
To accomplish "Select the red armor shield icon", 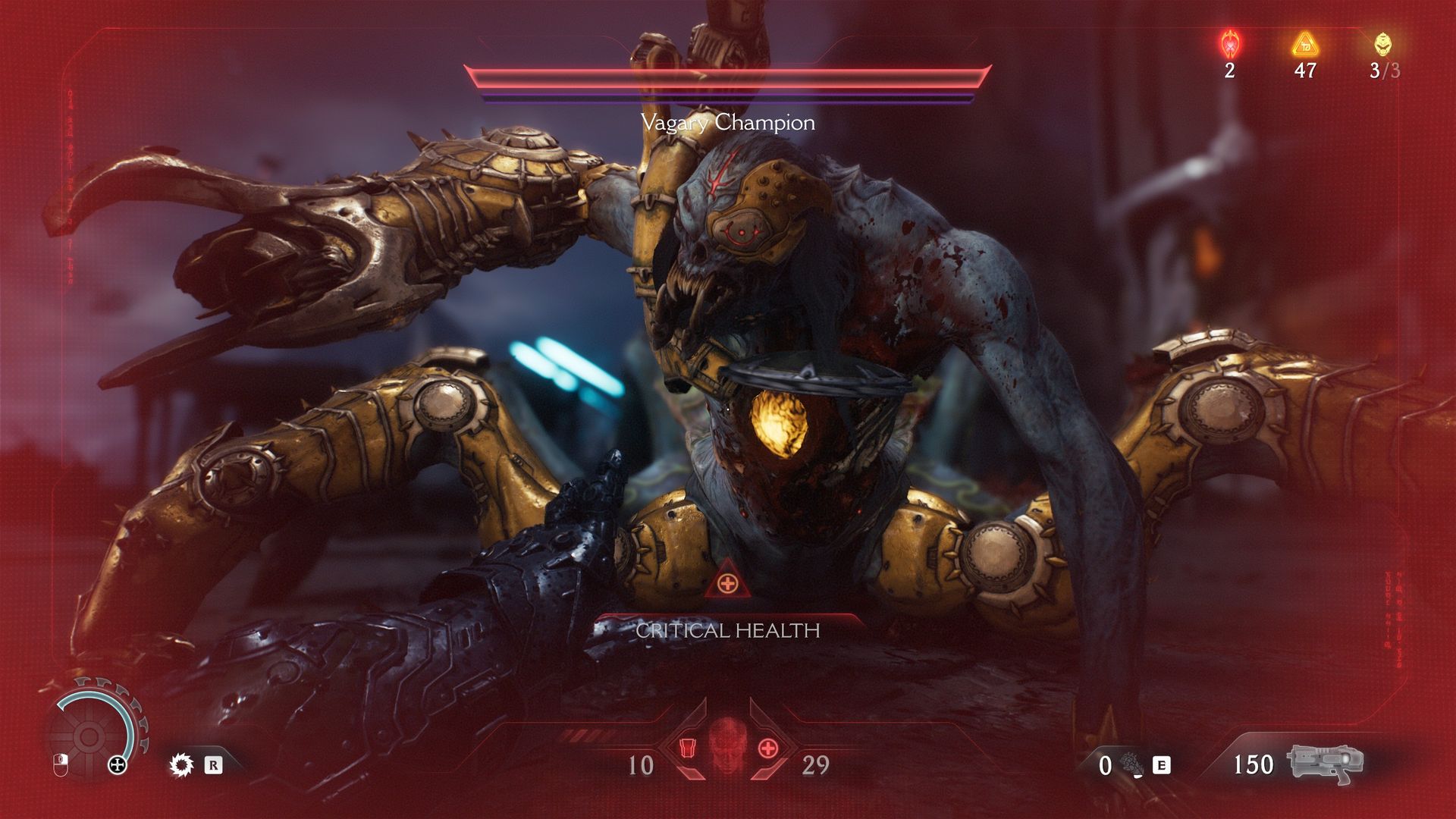I will pos(687,748).
